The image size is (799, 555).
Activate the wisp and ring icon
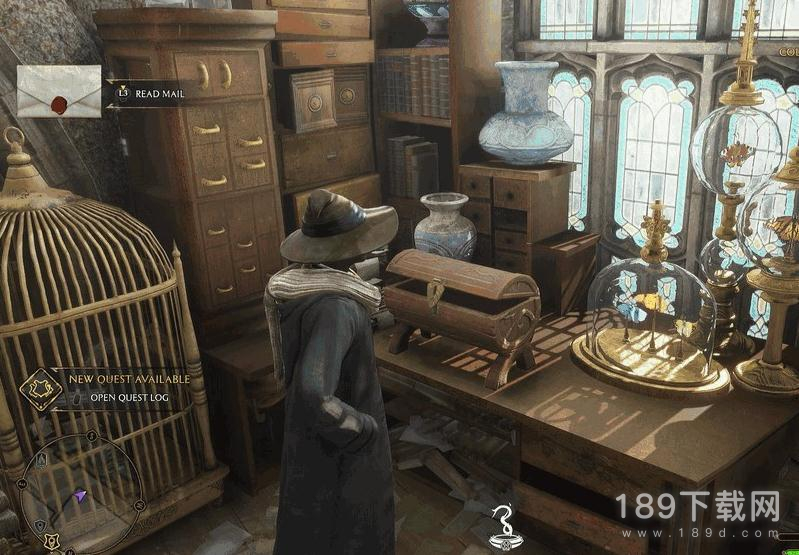pyautogui.click(x=502, y=525)
